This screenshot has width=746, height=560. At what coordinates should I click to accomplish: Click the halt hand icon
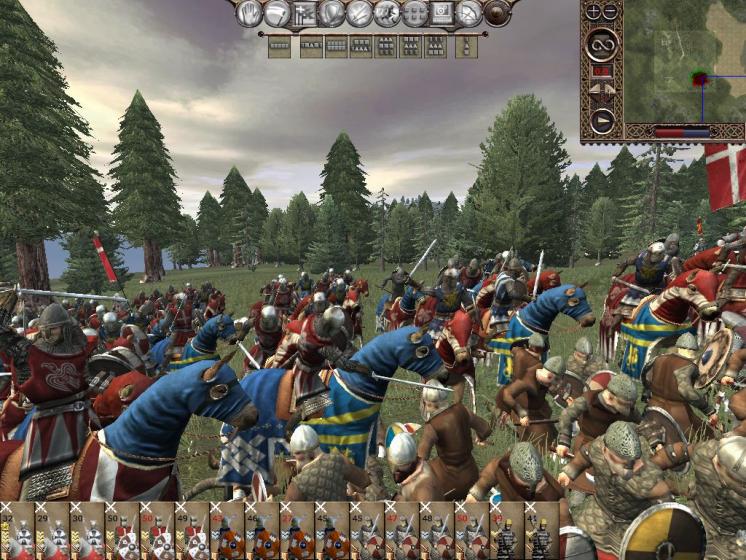(249, 13)
